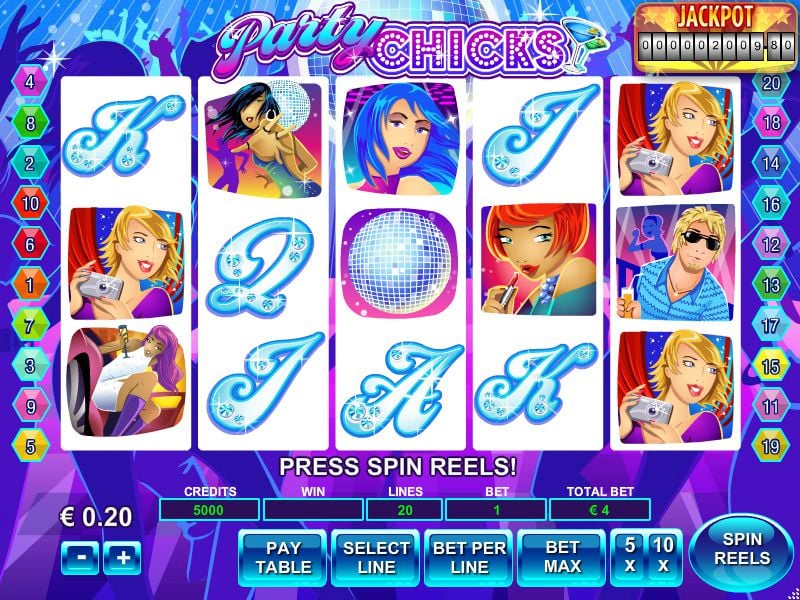Hit the Spin Reels button
This screenshot has width=800, height=600.
(742, 548)
